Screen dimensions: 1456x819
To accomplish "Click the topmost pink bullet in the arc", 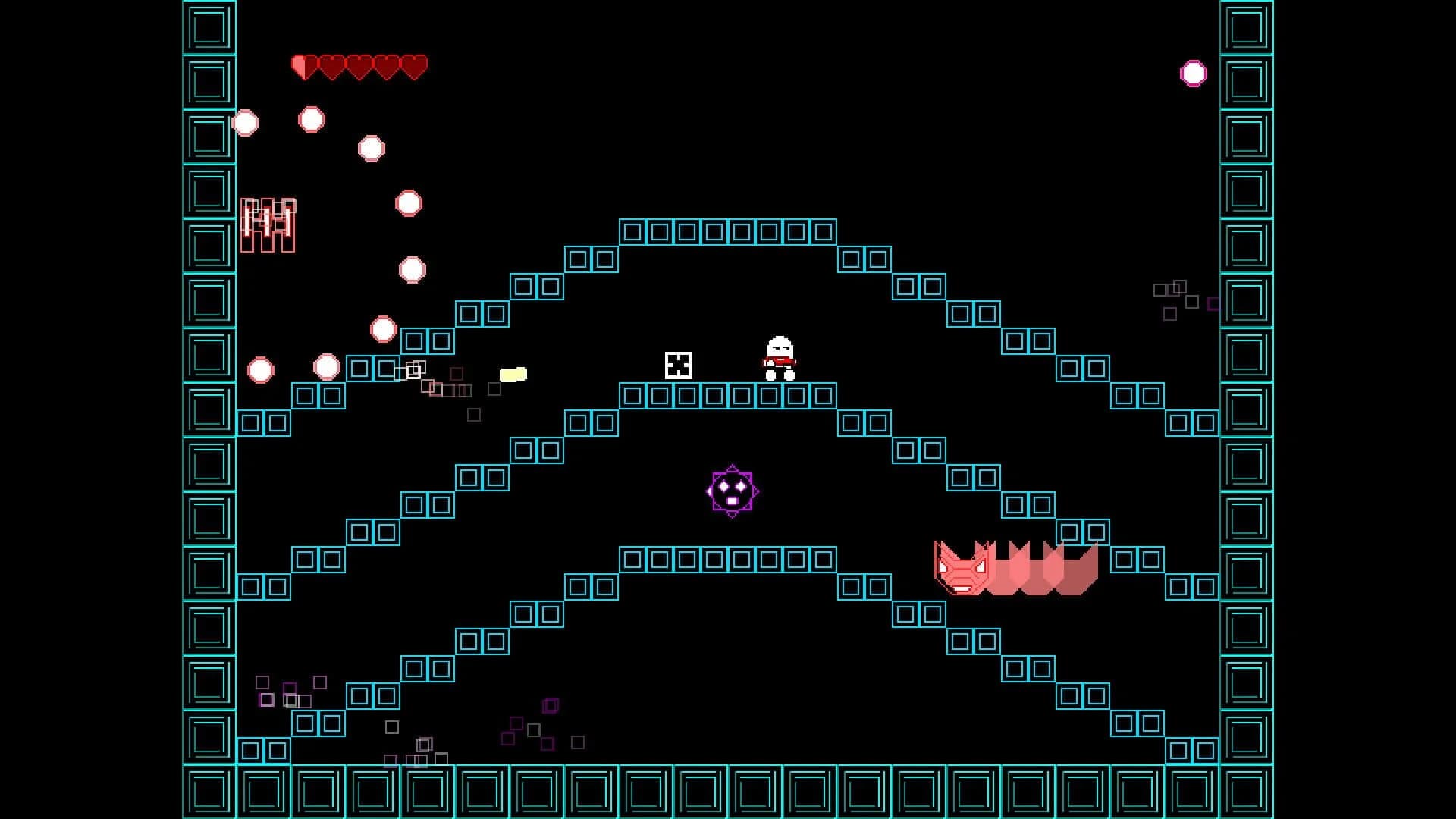I will click(x=311, y=118).
